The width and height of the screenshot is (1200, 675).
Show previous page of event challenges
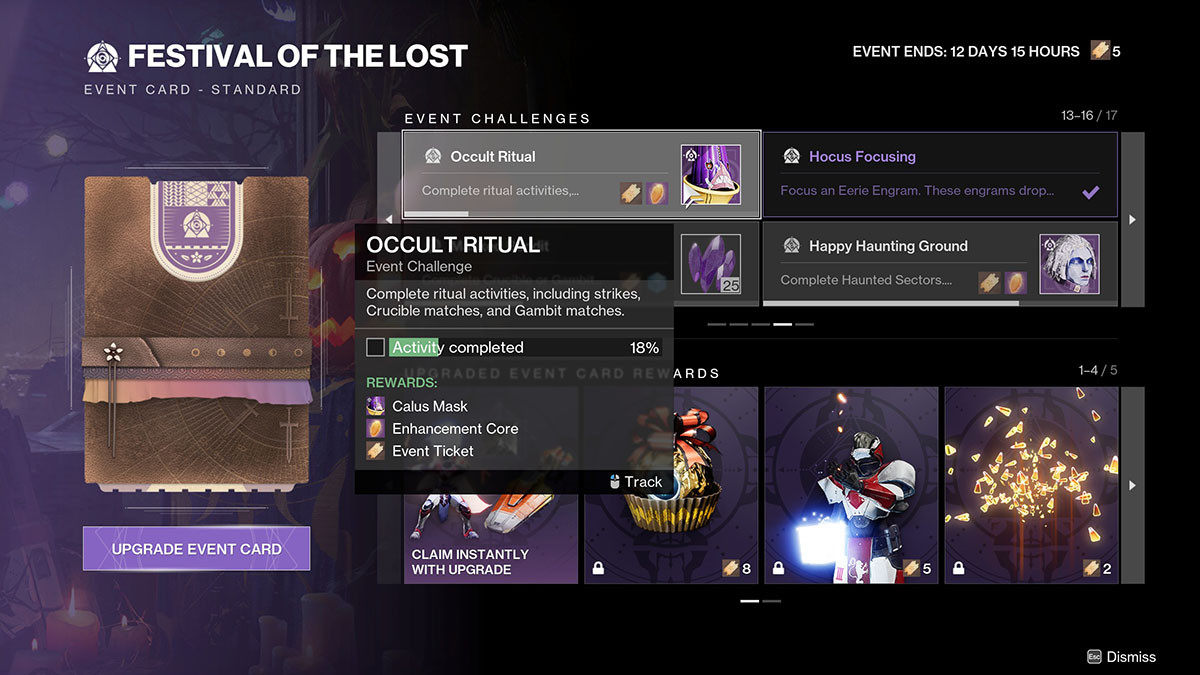click(390, 219)
